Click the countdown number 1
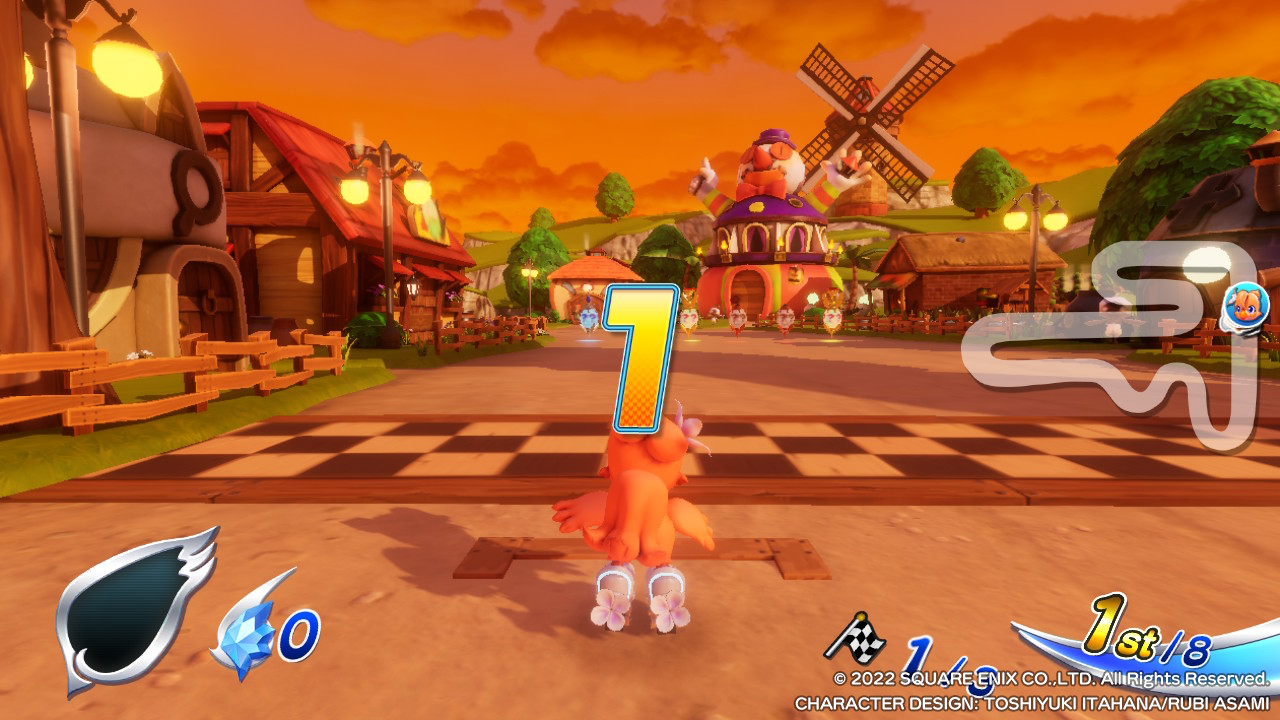Image resolution: width=1280 pixels, height=720 pixels. 640,360
